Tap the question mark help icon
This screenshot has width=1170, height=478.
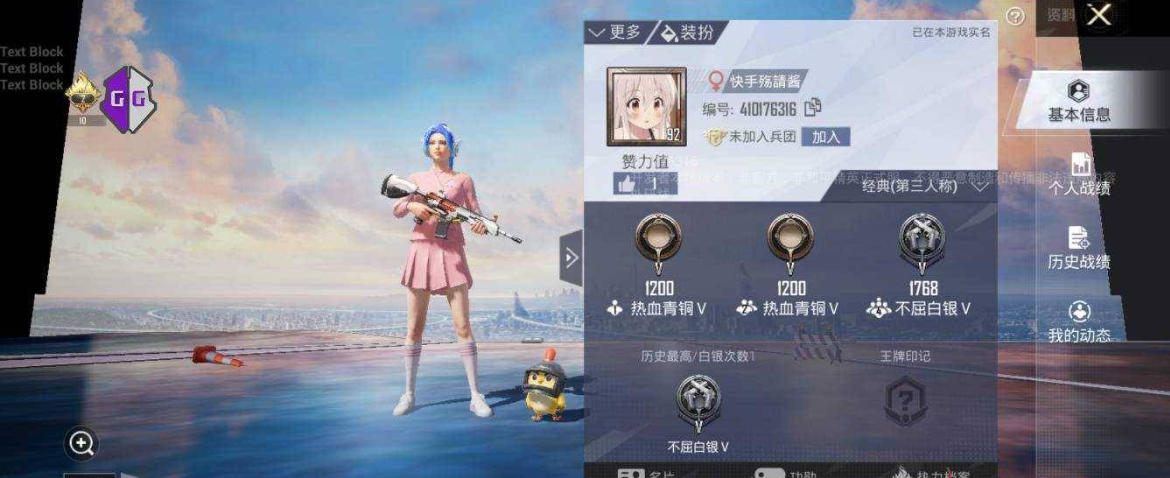click(1016, 17)
